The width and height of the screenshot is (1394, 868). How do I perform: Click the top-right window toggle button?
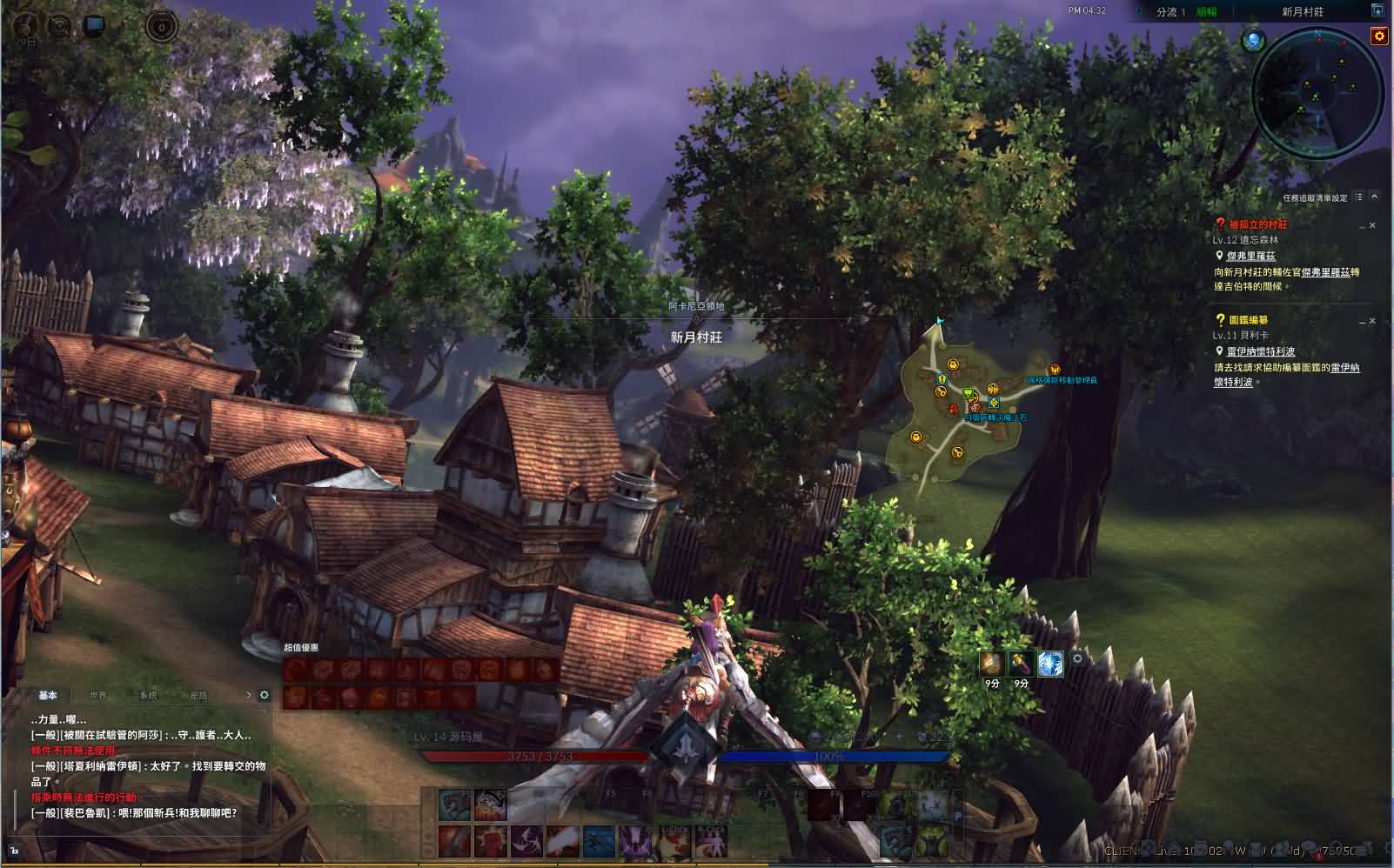point(1377,11)
